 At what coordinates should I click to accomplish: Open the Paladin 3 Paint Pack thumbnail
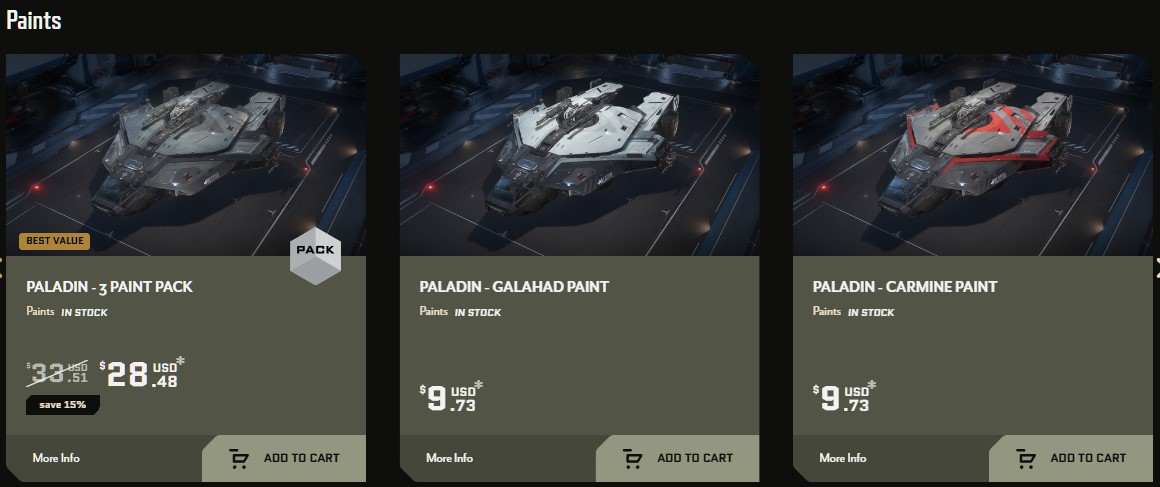(x=186, y=155)
